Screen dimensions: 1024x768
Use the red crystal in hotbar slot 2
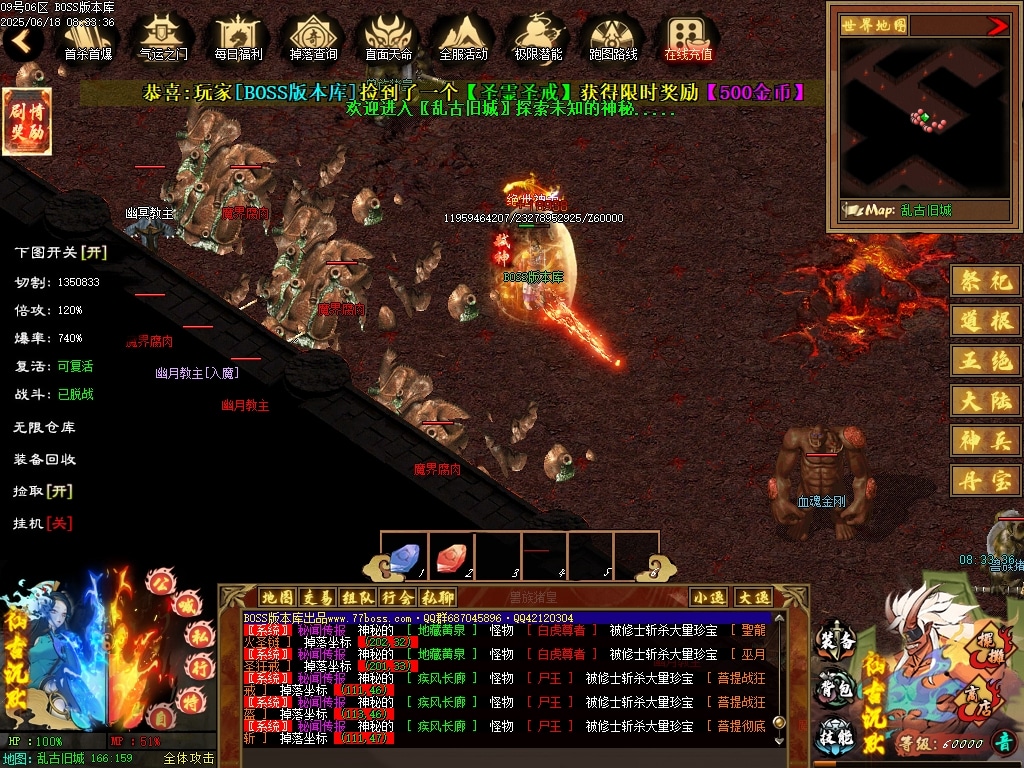(450, 556)
